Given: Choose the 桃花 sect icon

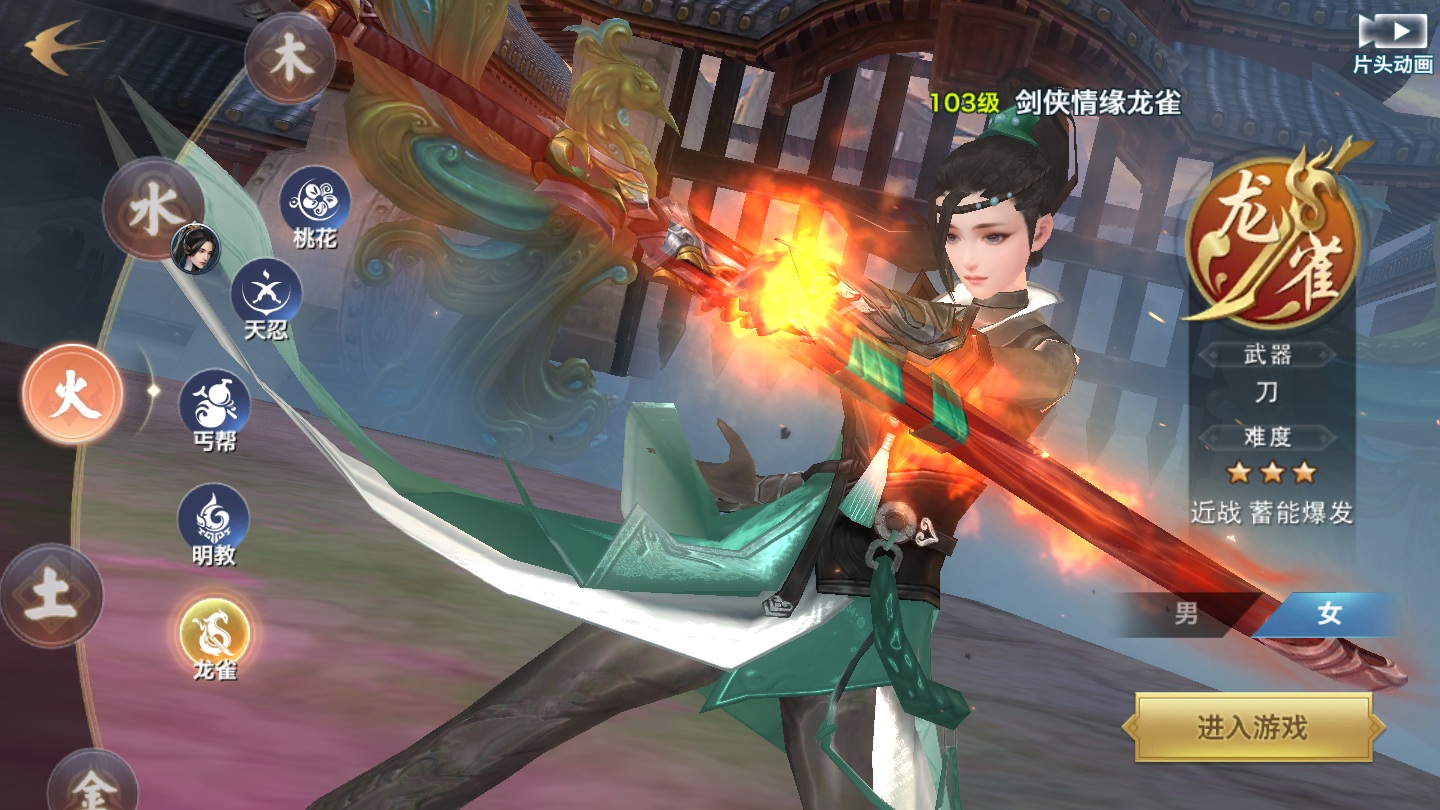Looking at the screenshot, I should tap(315, 199).
